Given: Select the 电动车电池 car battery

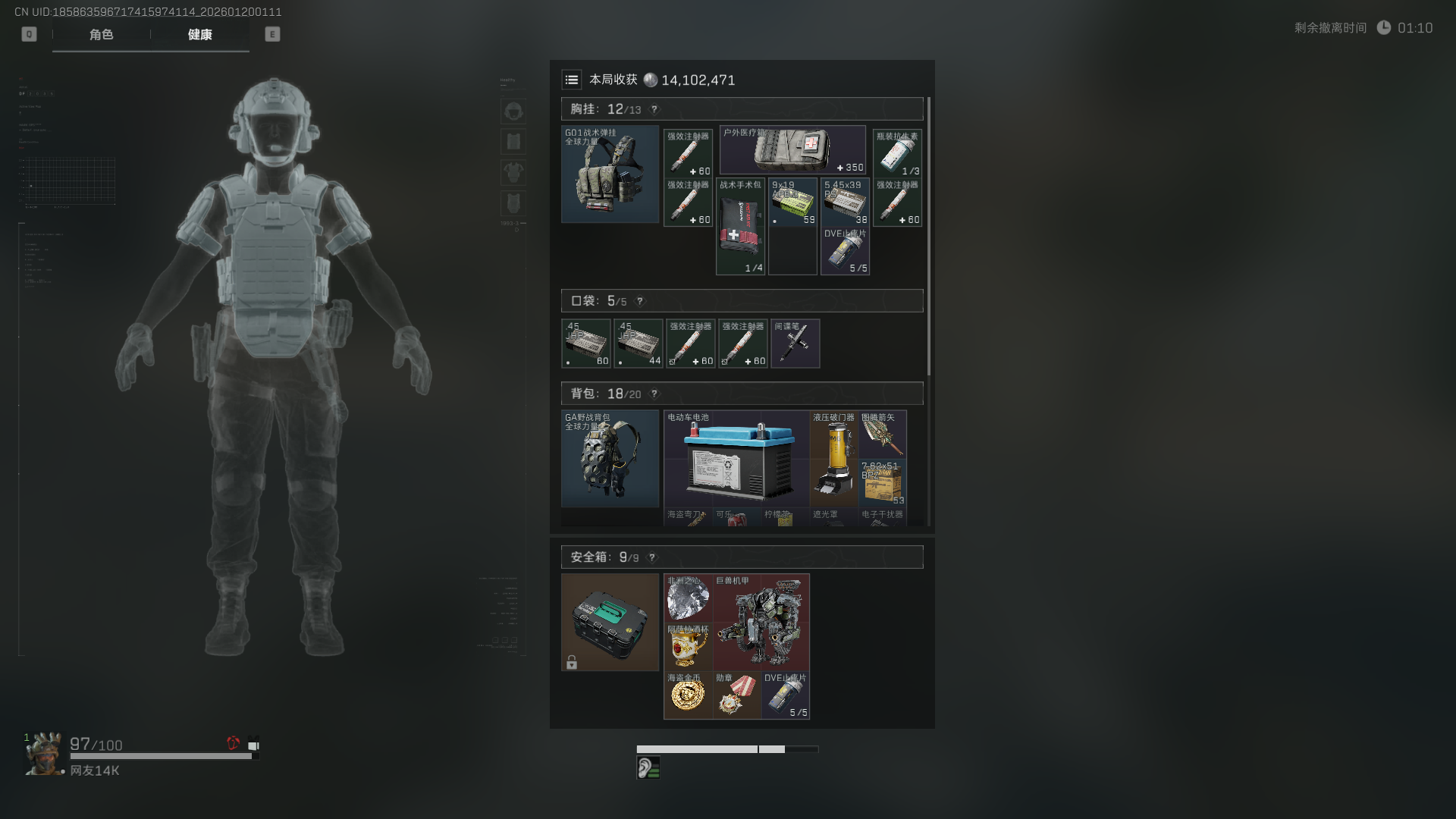Looking at the screenshot, I should coord(736,459).
